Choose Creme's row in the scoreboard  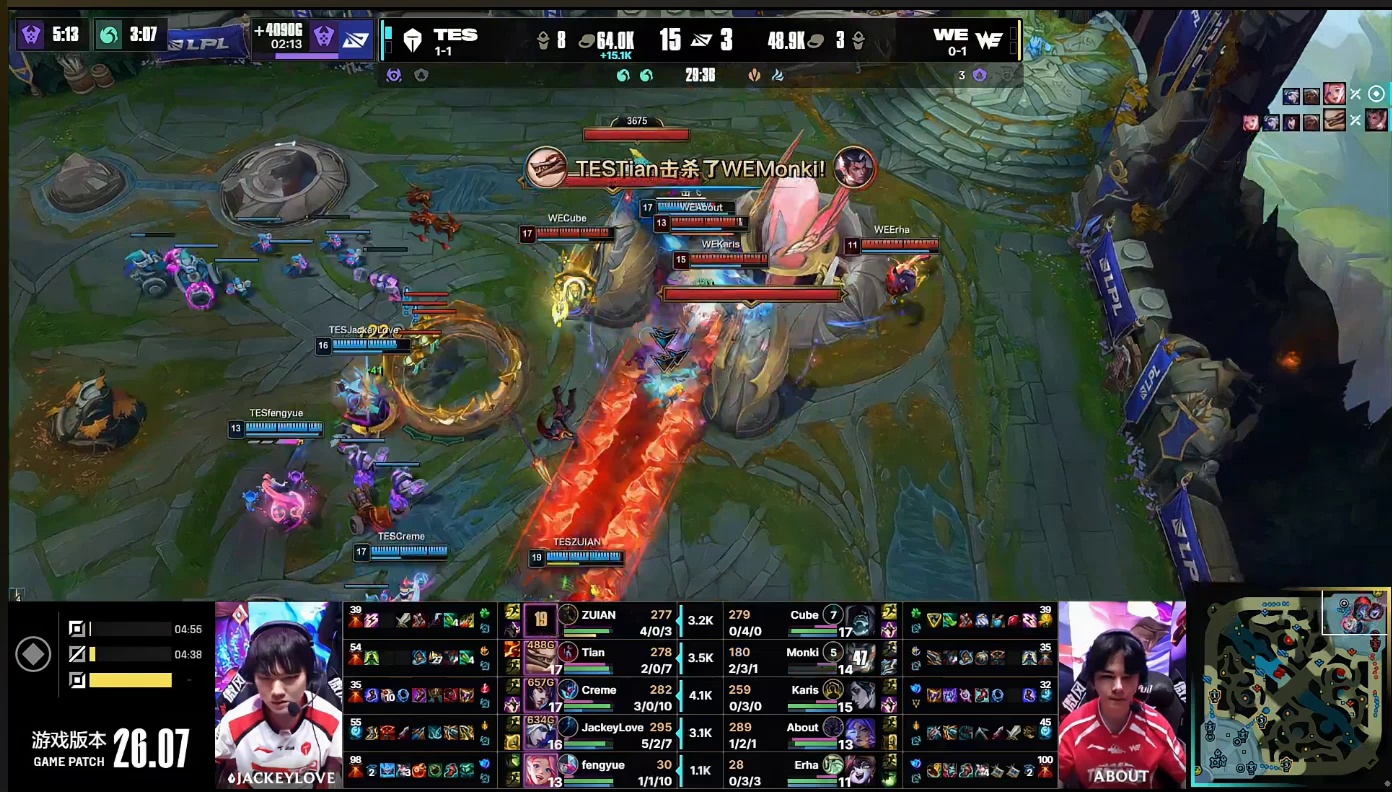pos(599,690)
